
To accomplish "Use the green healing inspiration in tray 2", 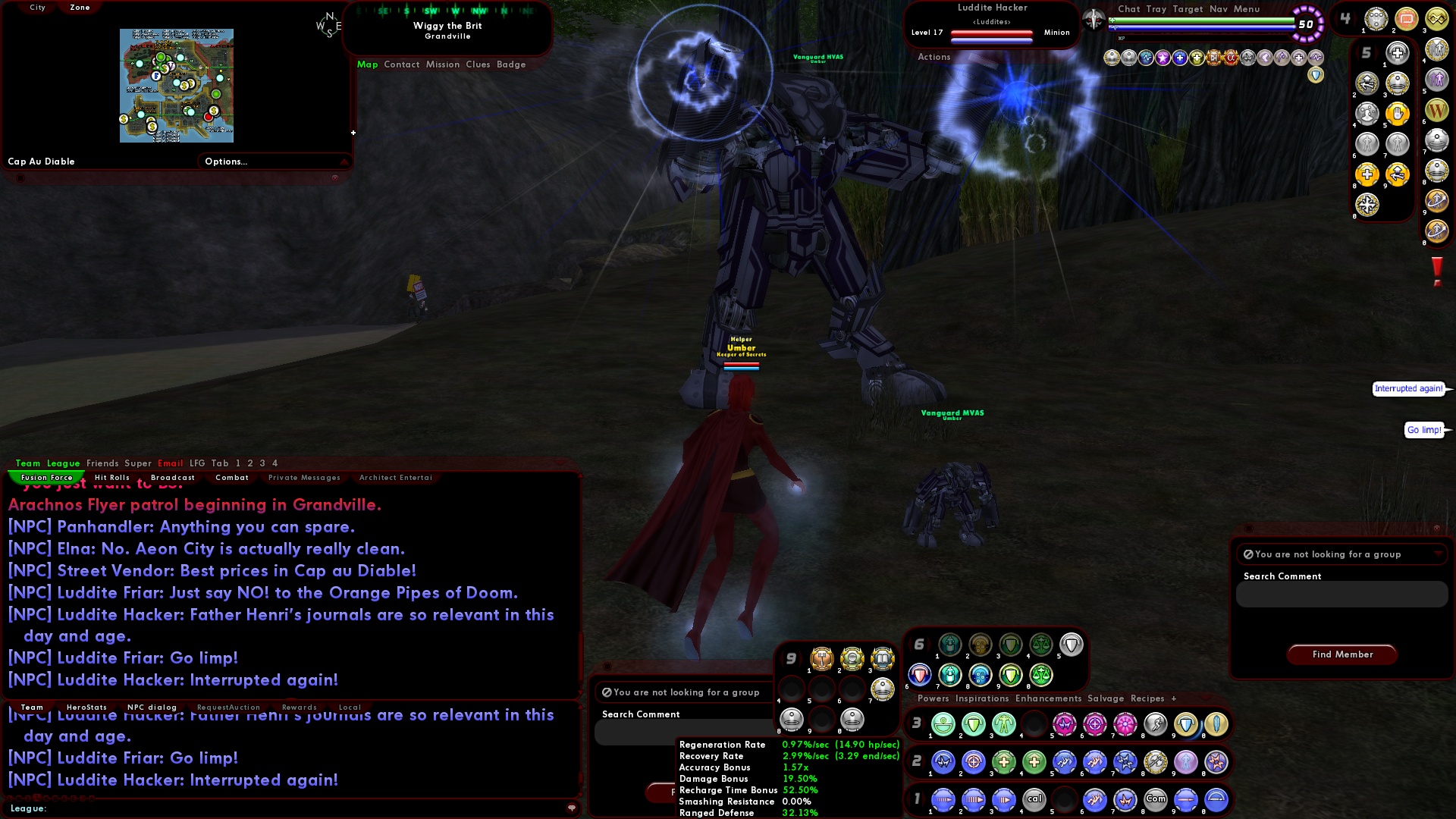I will (x=1006, y=762).
